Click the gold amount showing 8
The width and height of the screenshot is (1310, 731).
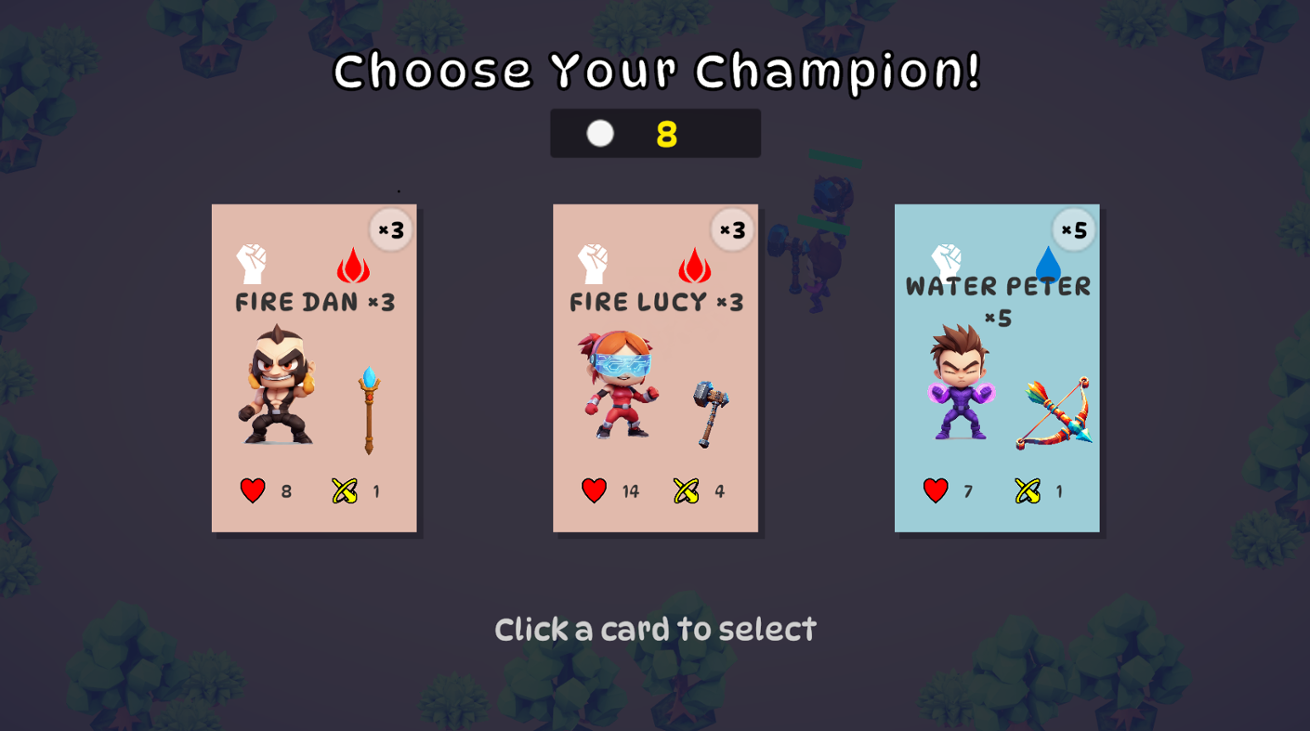[668, 132]
